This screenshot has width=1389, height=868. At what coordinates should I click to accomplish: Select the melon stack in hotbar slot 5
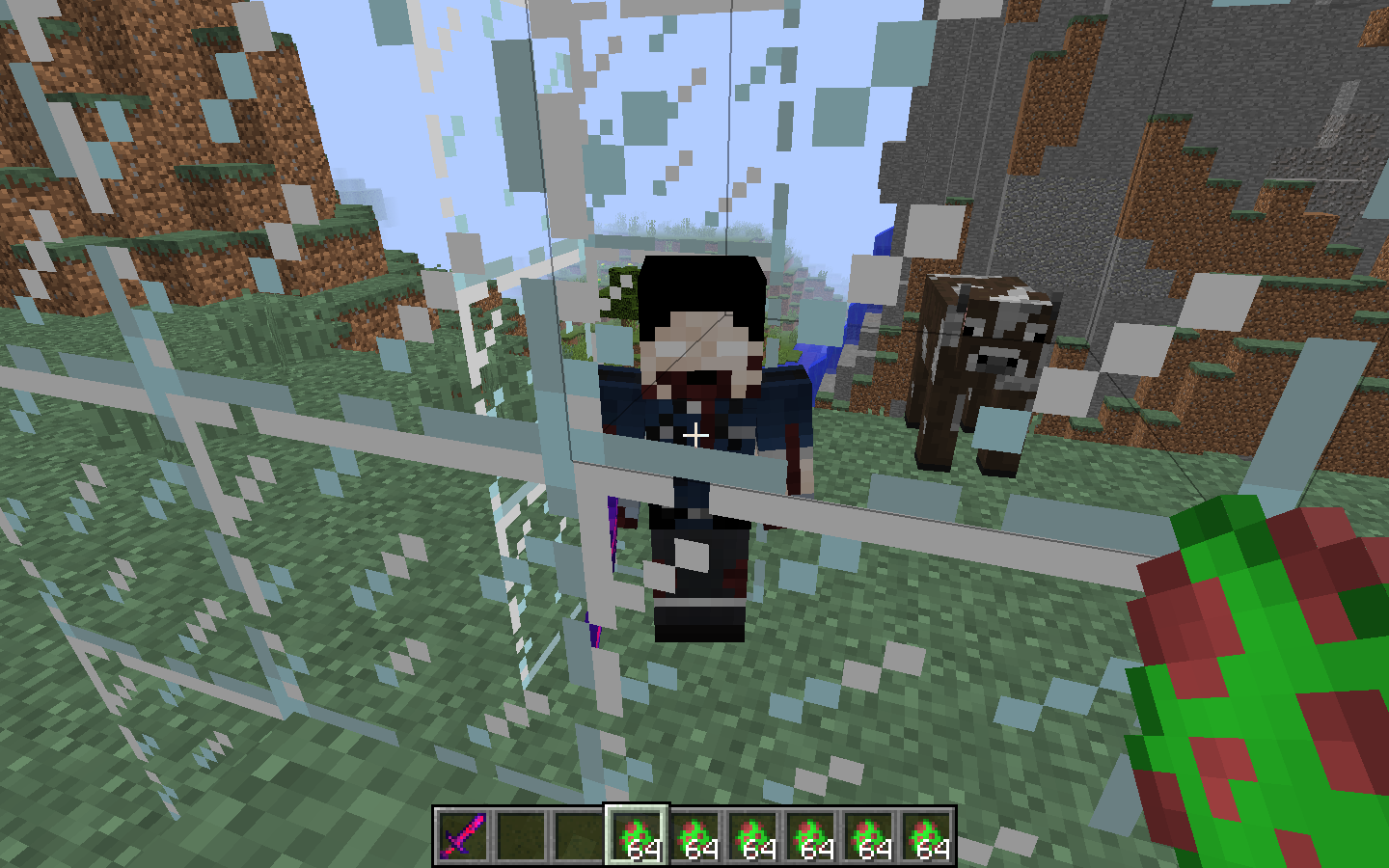click(693, 837)
